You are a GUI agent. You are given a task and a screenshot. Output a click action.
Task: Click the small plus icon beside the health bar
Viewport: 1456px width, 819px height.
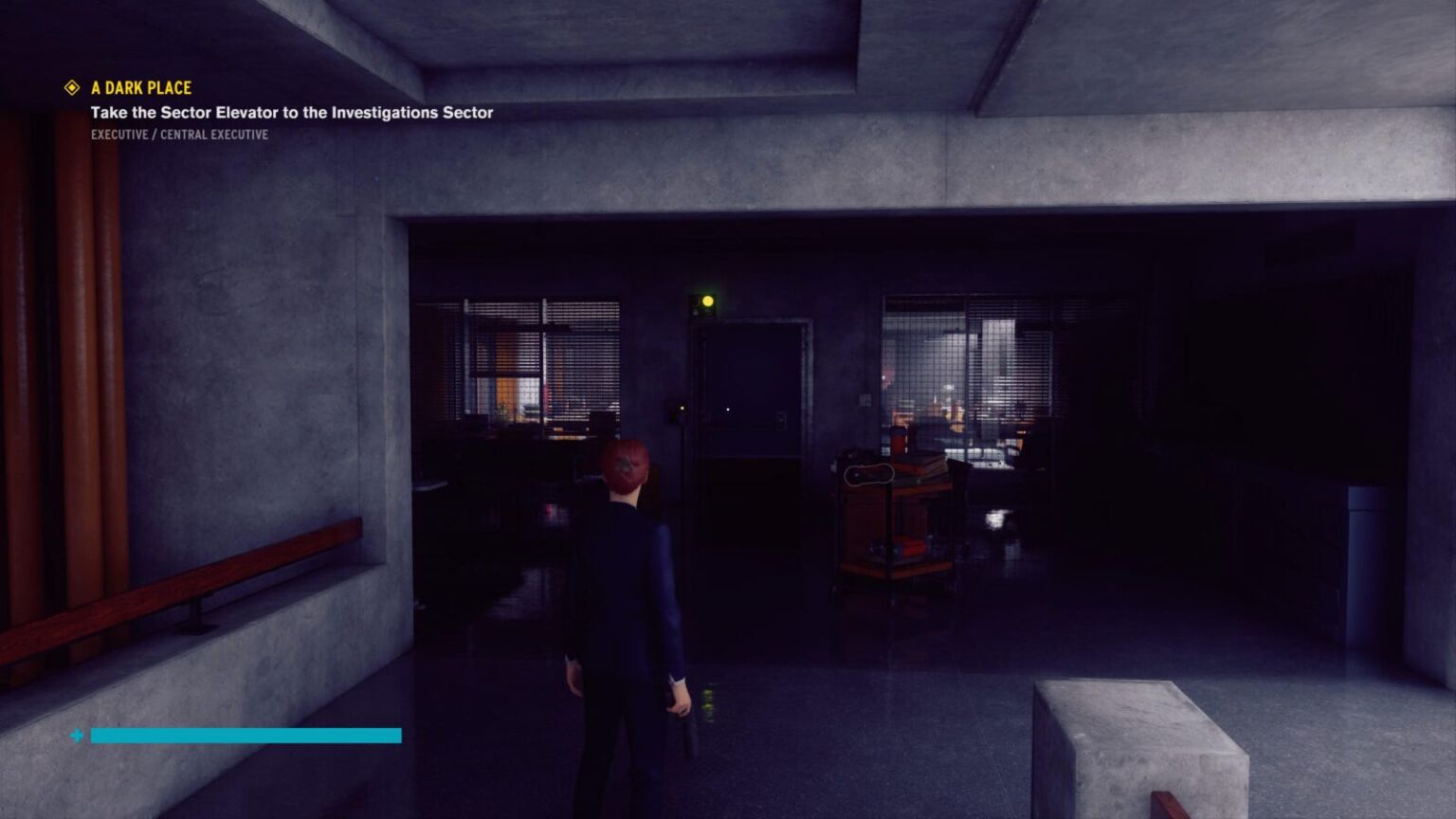(x=75, y=736)
